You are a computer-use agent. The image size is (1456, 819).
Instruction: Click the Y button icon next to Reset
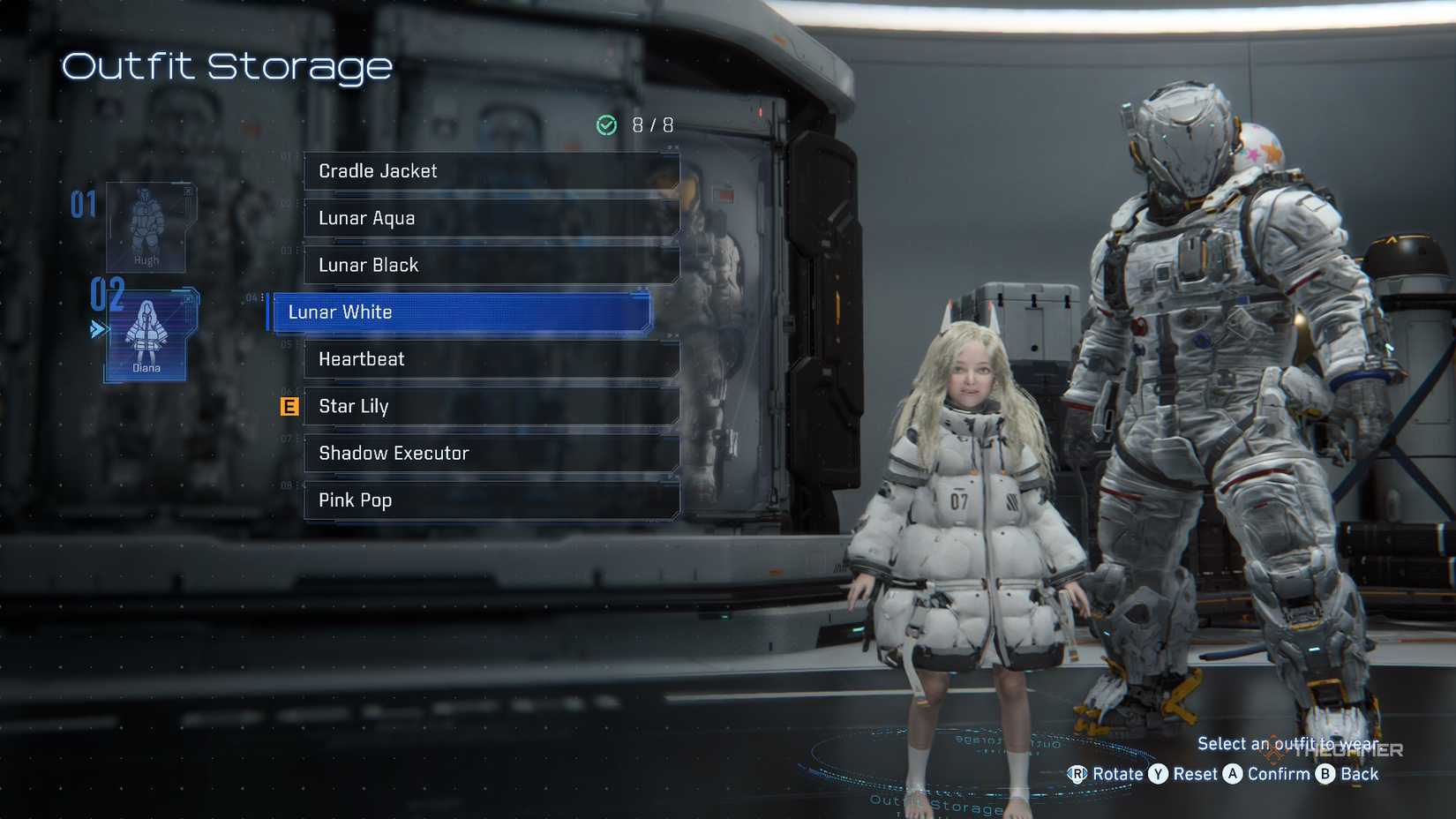coord(1158,774)
